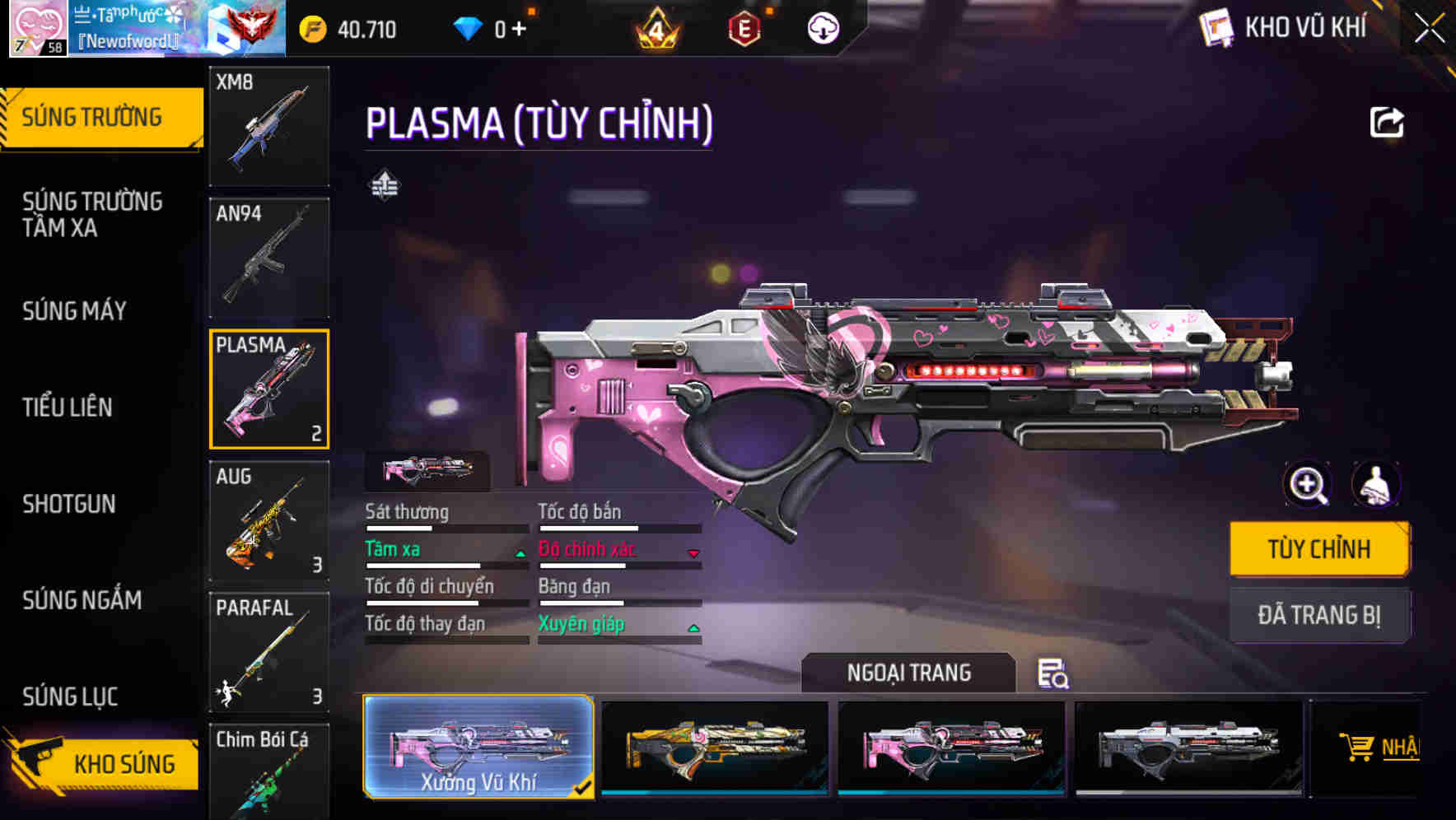Choose the AN94 weapon tile
The width and height of the screenshot is (1456, 820).
click(269, 258)
